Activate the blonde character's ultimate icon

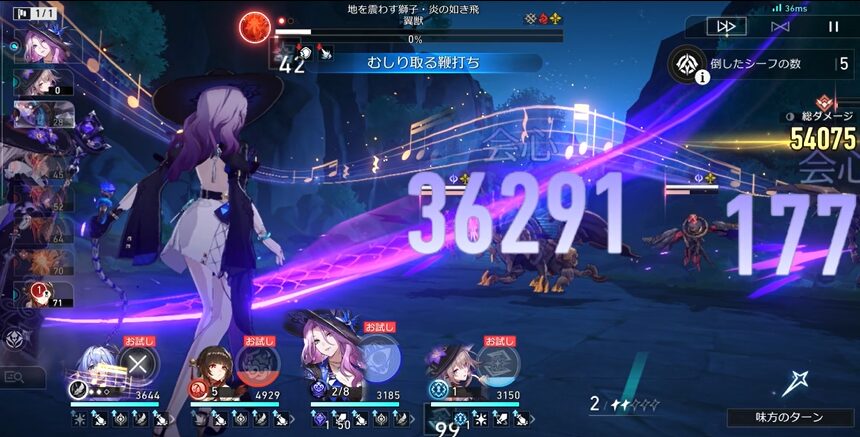pyautogui.click(x=496, y=360)
